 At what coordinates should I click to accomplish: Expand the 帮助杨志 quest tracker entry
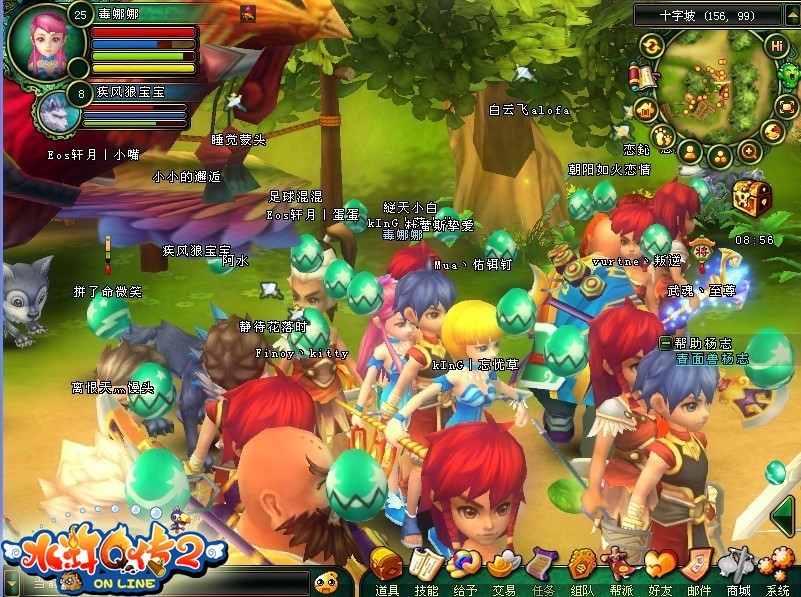click(665, 343)
